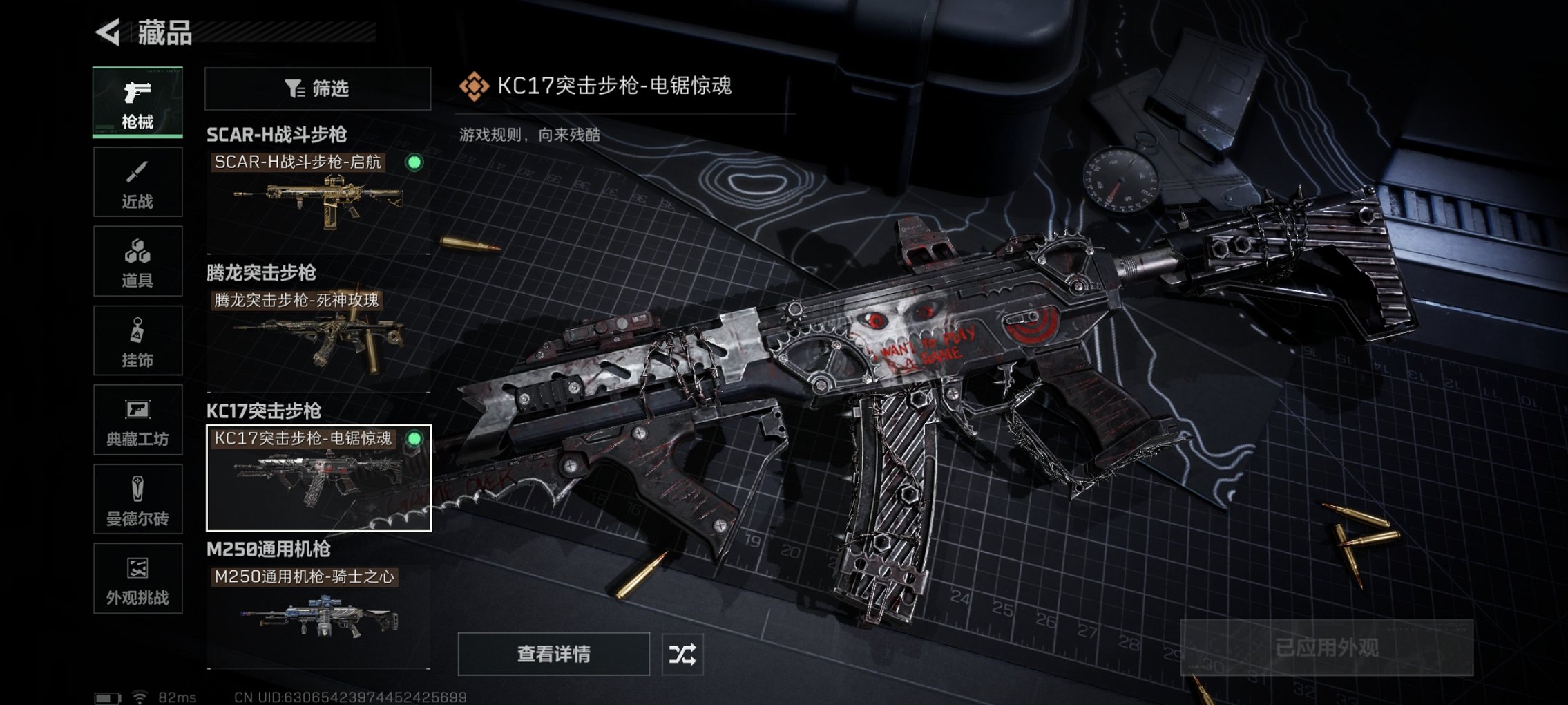
Task: Select the 曼德尔砖 Mandel brick icon
Action: tap(136, 498)
